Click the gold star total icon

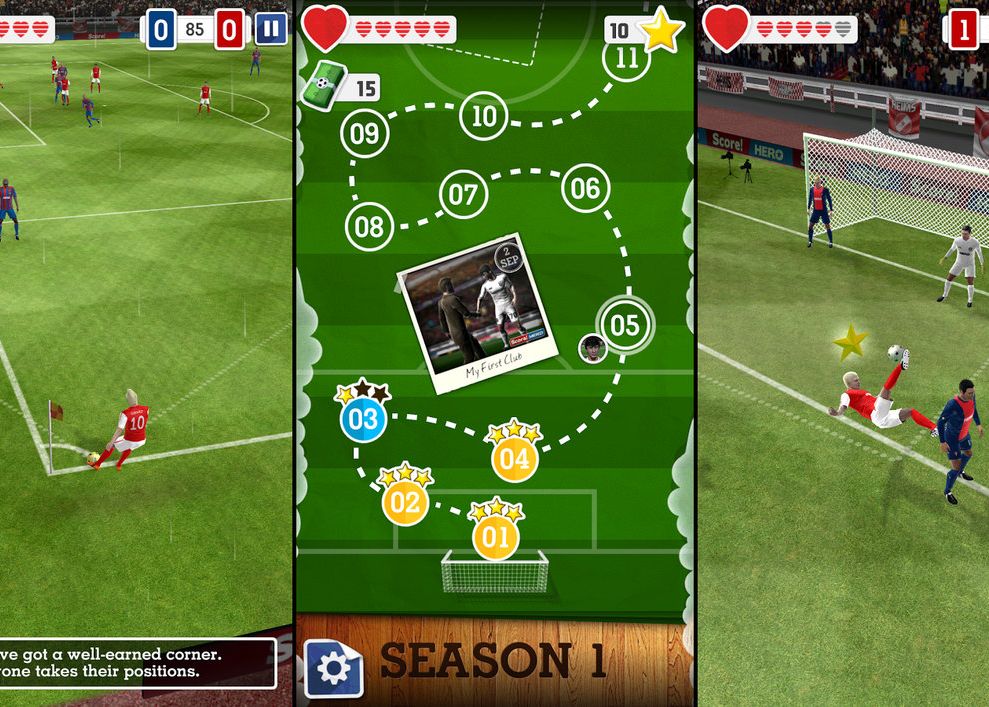[x=660, y=32]
